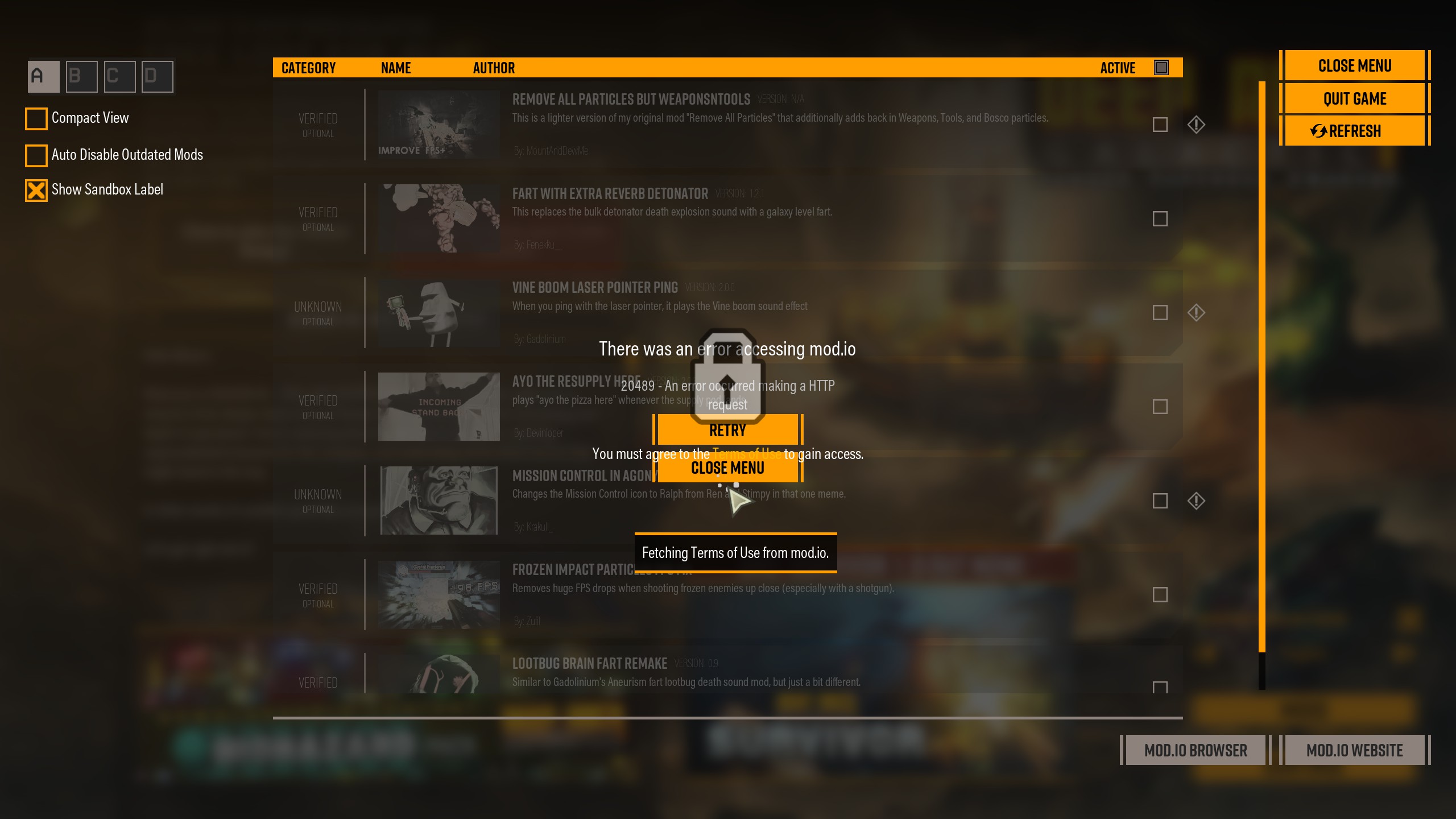Screen dimensions: 1456x819
Task: Open the MOD.IO Browser
Action: pos(1195,750)
